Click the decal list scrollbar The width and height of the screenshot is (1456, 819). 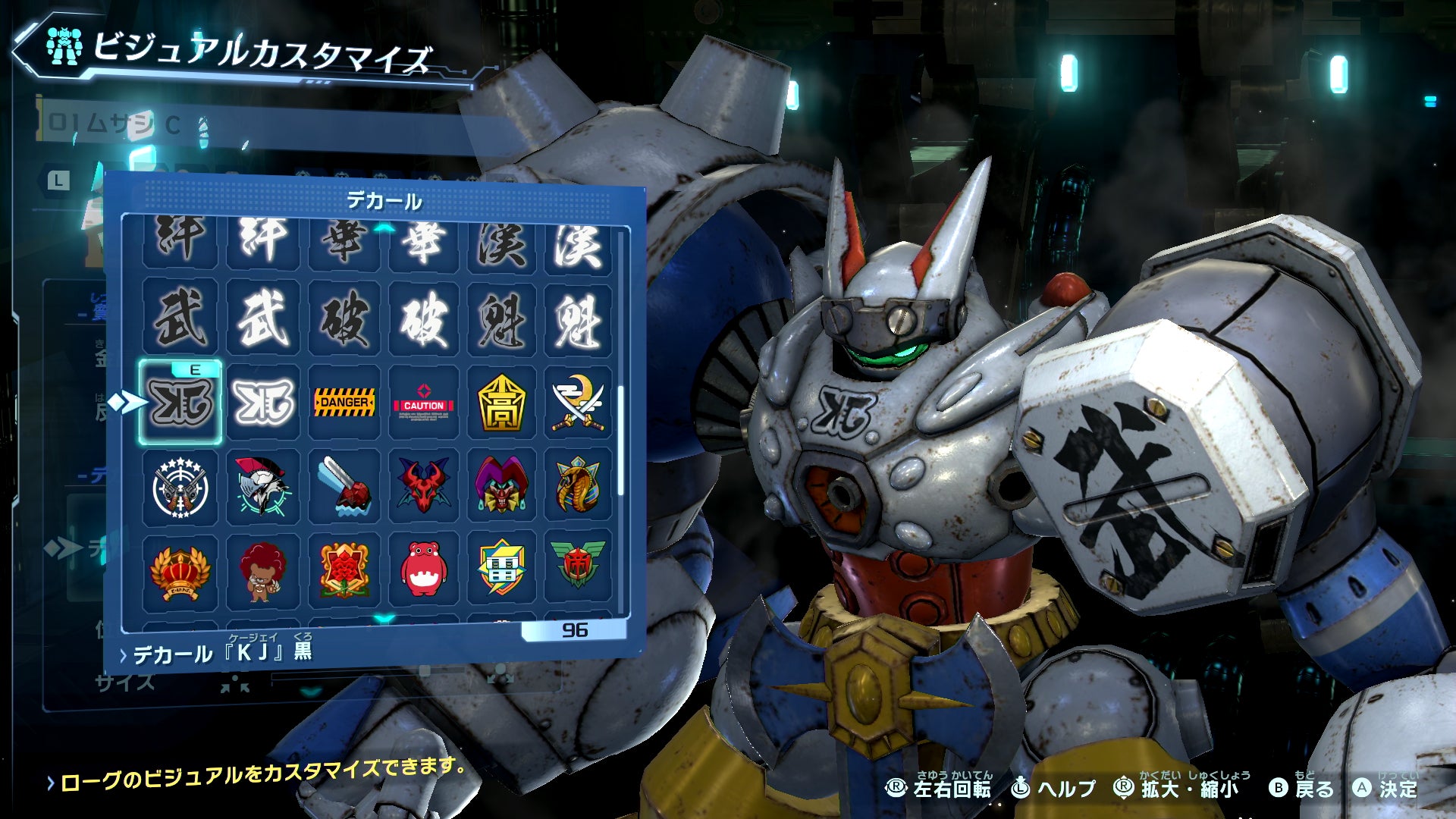click(621, 440)
